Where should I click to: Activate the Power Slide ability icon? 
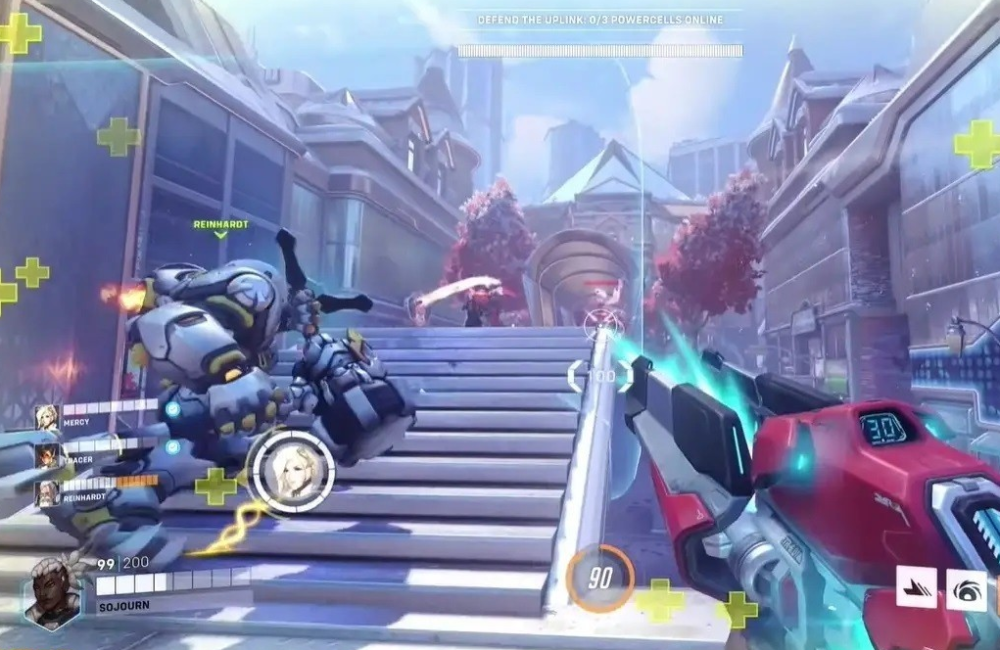tap(916, 587)
